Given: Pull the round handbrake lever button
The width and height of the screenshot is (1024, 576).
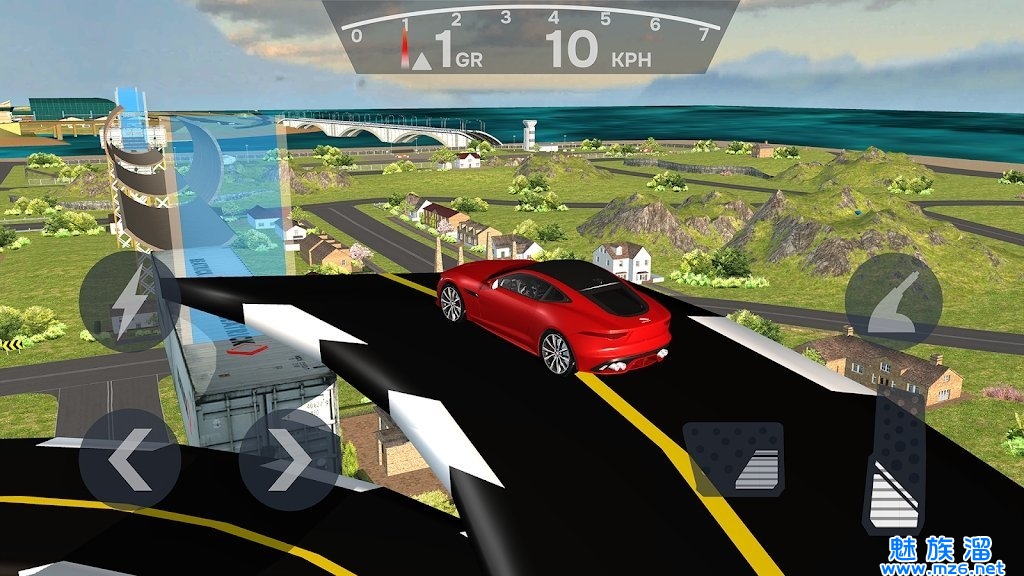Looking at the screenshot, I should pyautogui.click(x=893, y=300).
